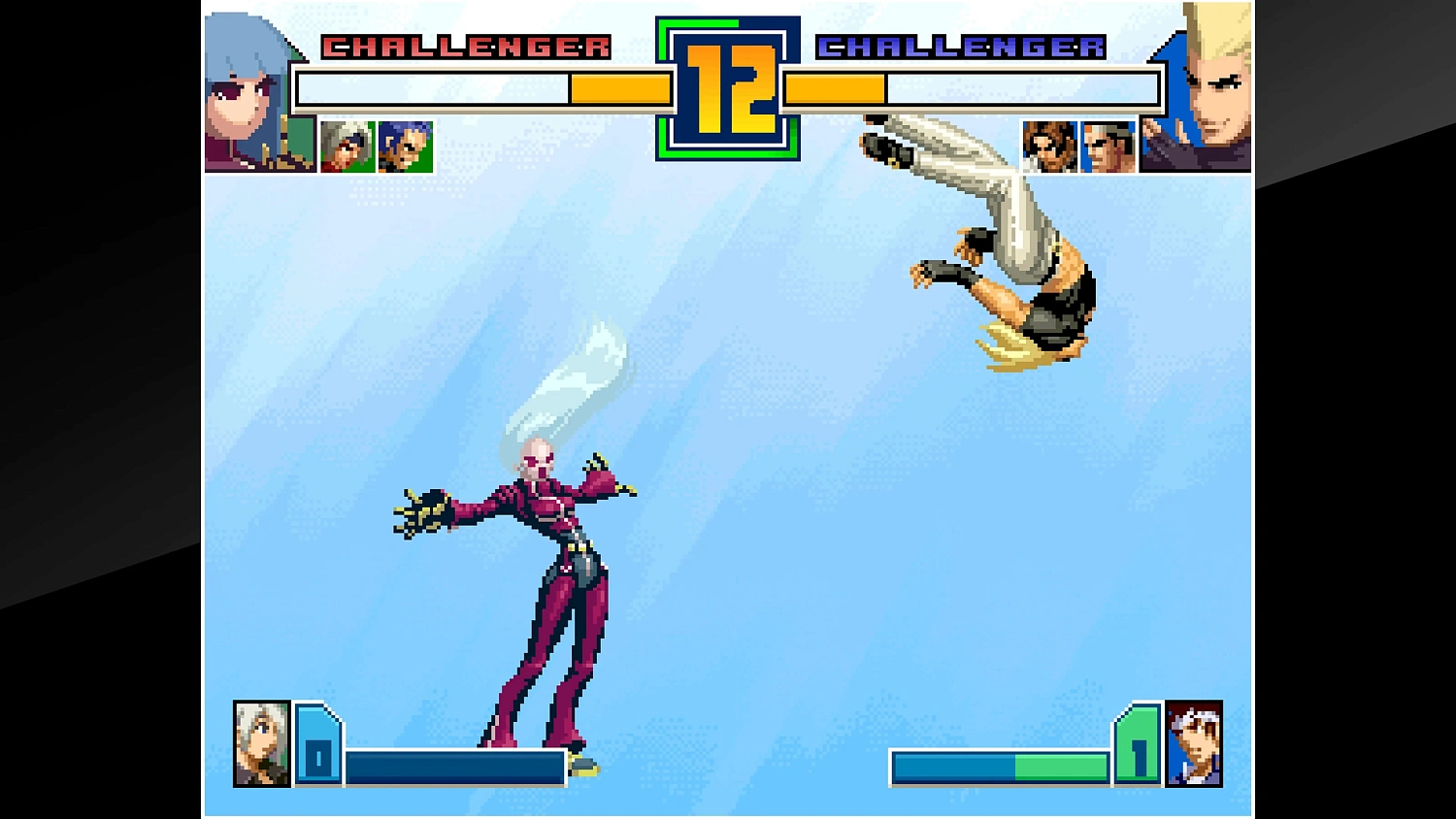Image resolution: width=1456 pixels, height=819 pixels.
Task: Select the brown-haired teammate icon on the right team
Action: click(1050, 146)
